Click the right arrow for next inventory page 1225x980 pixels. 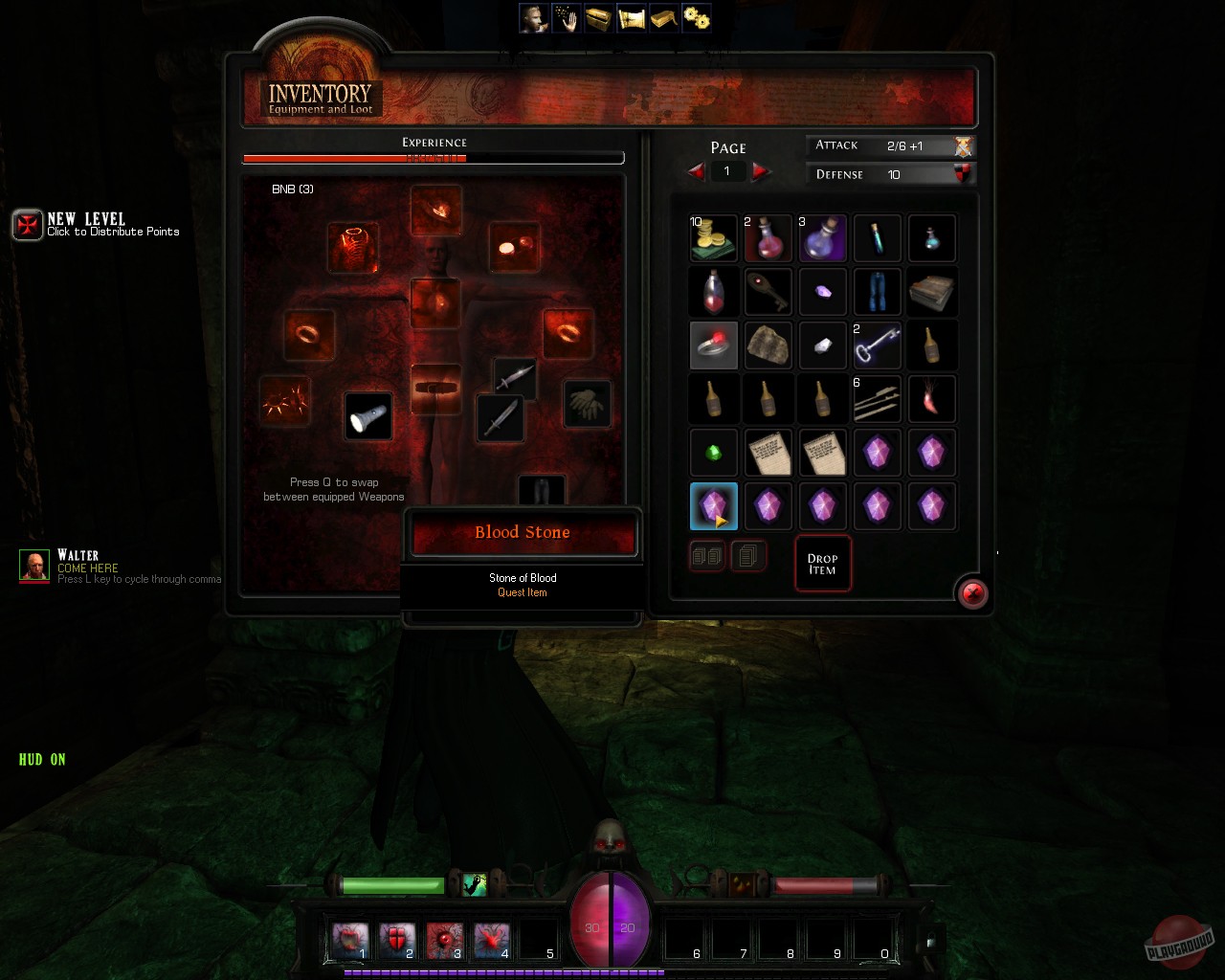pos(761,171)
